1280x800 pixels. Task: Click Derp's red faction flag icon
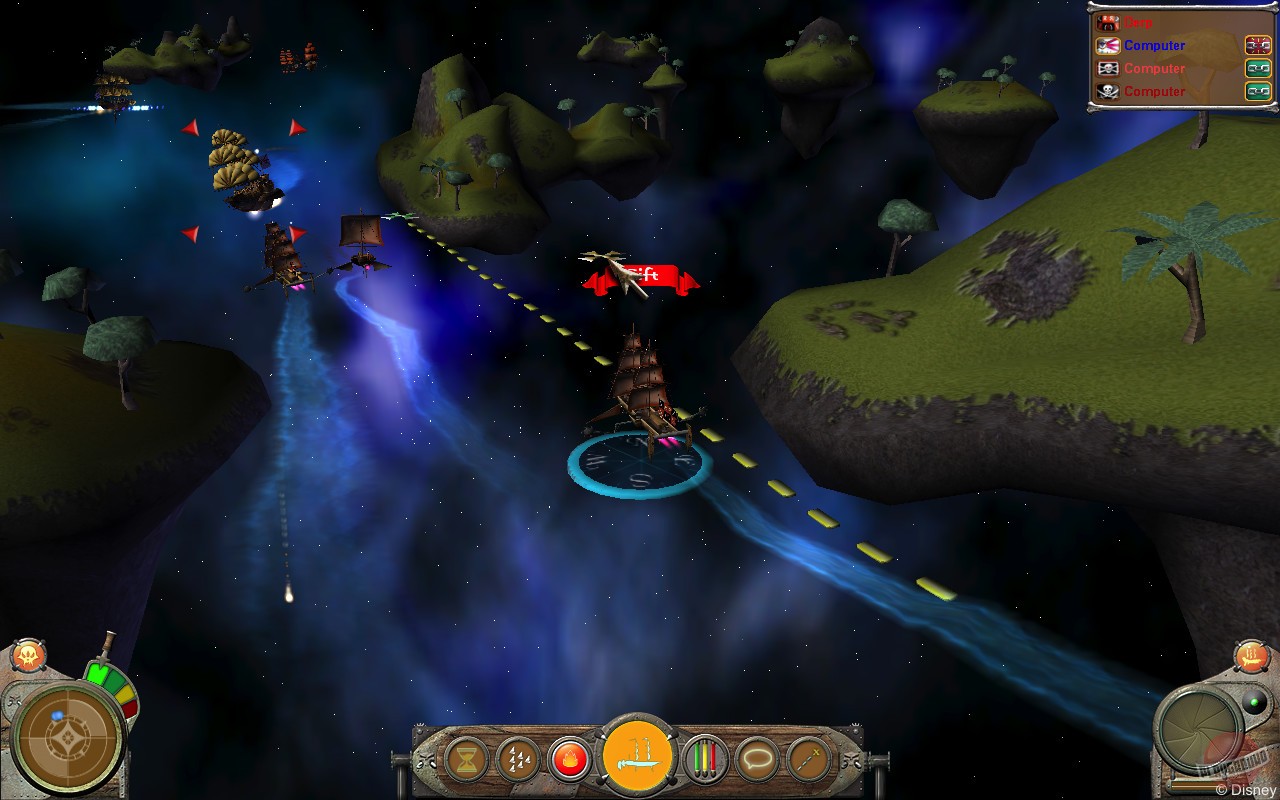[1107, 22]
